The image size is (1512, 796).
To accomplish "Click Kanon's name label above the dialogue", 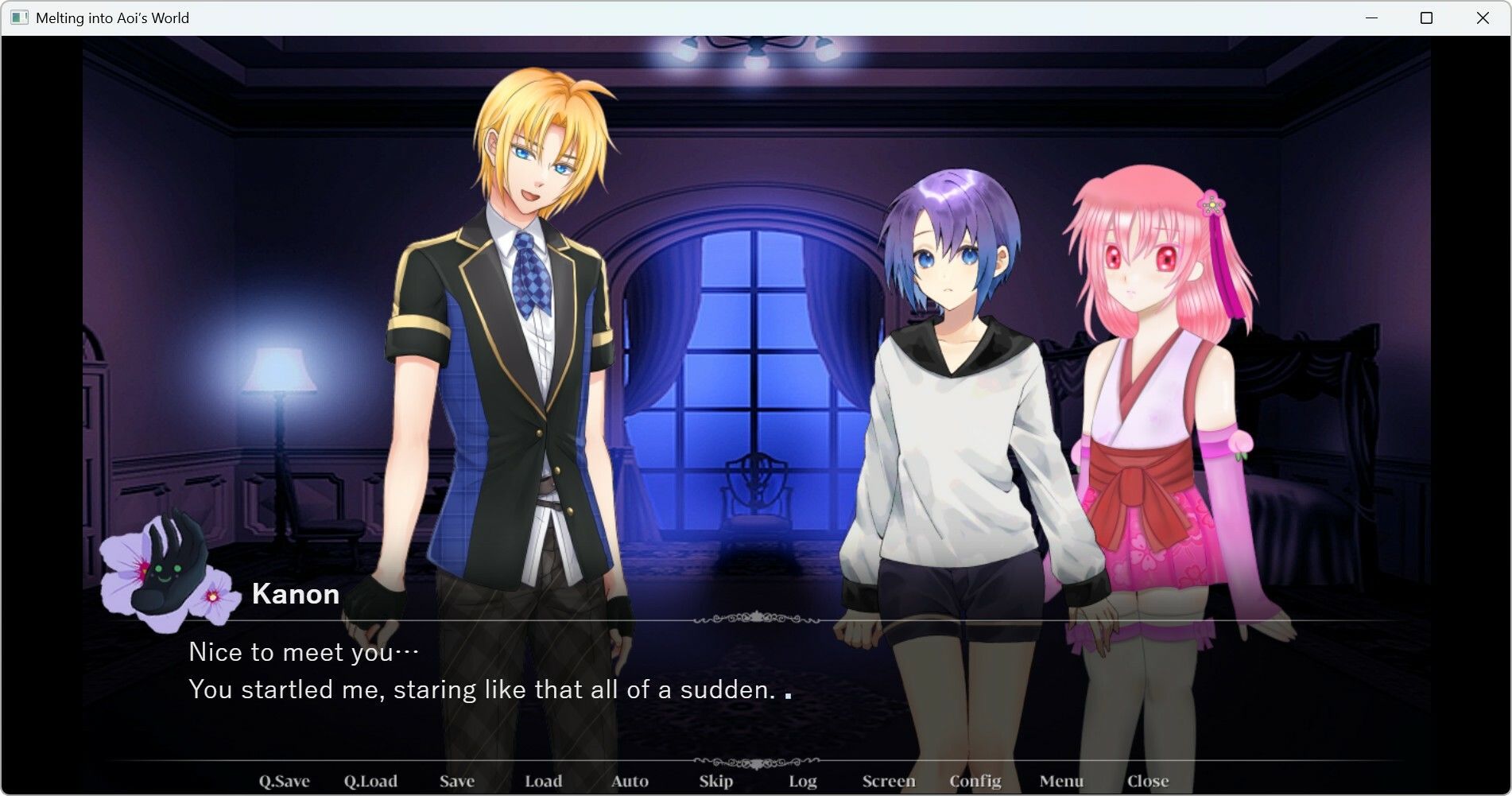I will [x=296, y=594].
